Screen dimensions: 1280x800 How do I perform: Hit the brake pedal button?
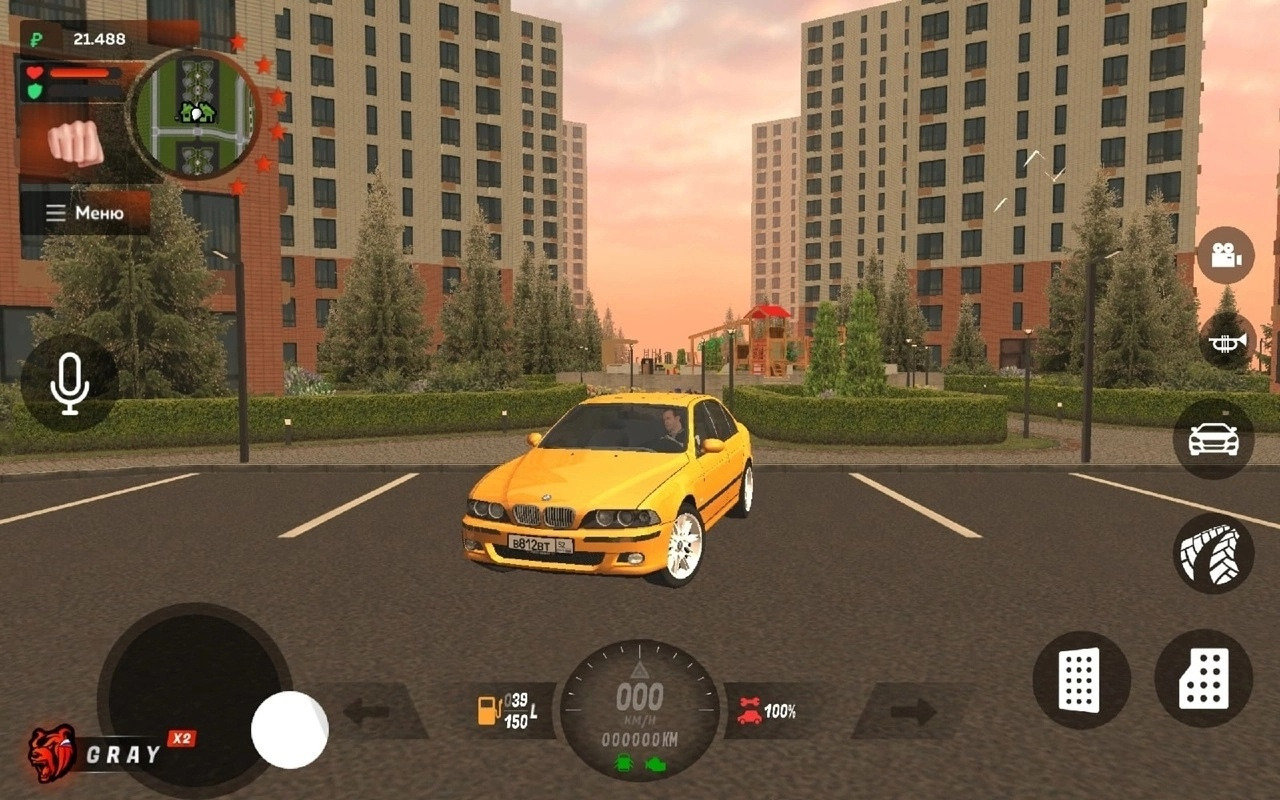1081,680
